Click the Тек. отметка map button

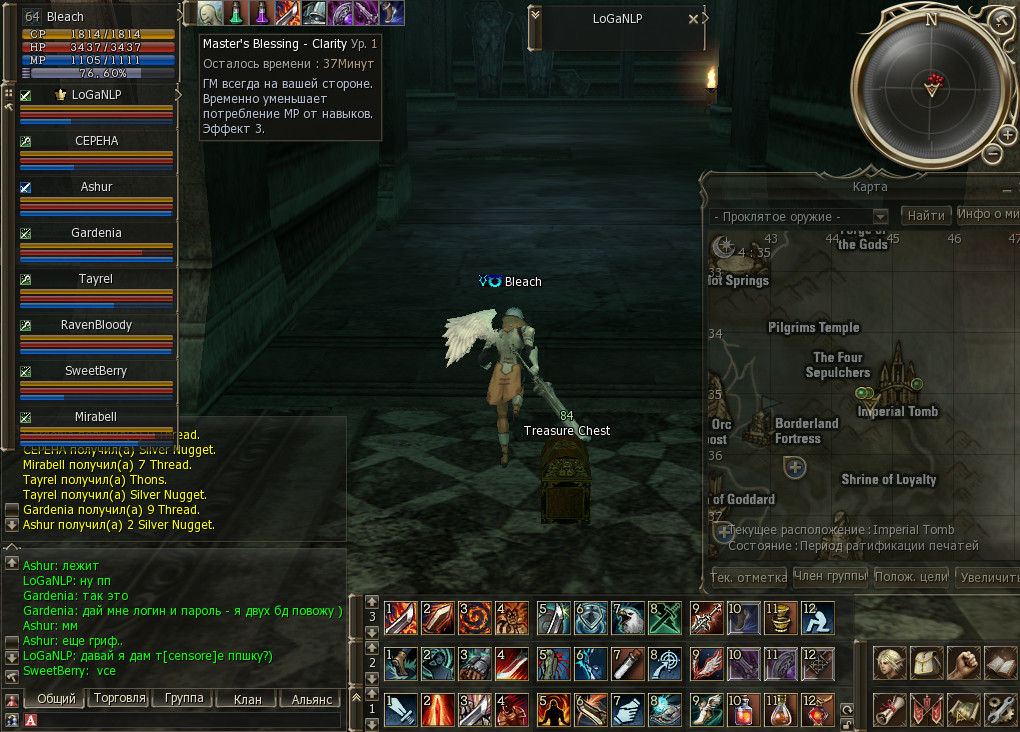[x=747, y=577]
